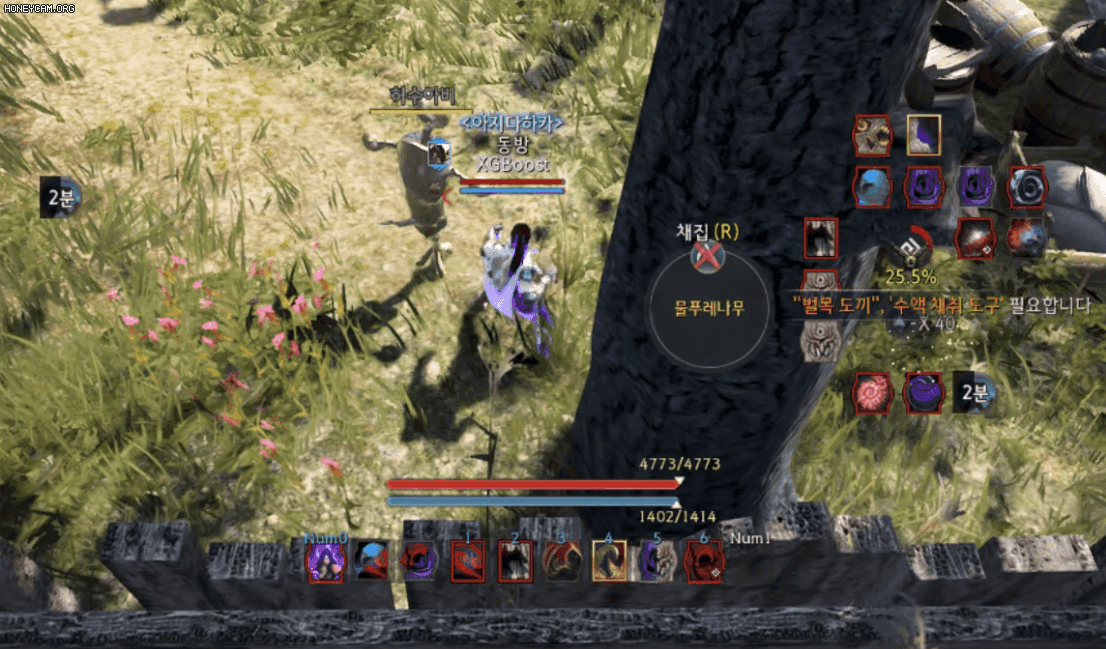Click the 25.5% black spirit rage gauge

tap(910, 248)
